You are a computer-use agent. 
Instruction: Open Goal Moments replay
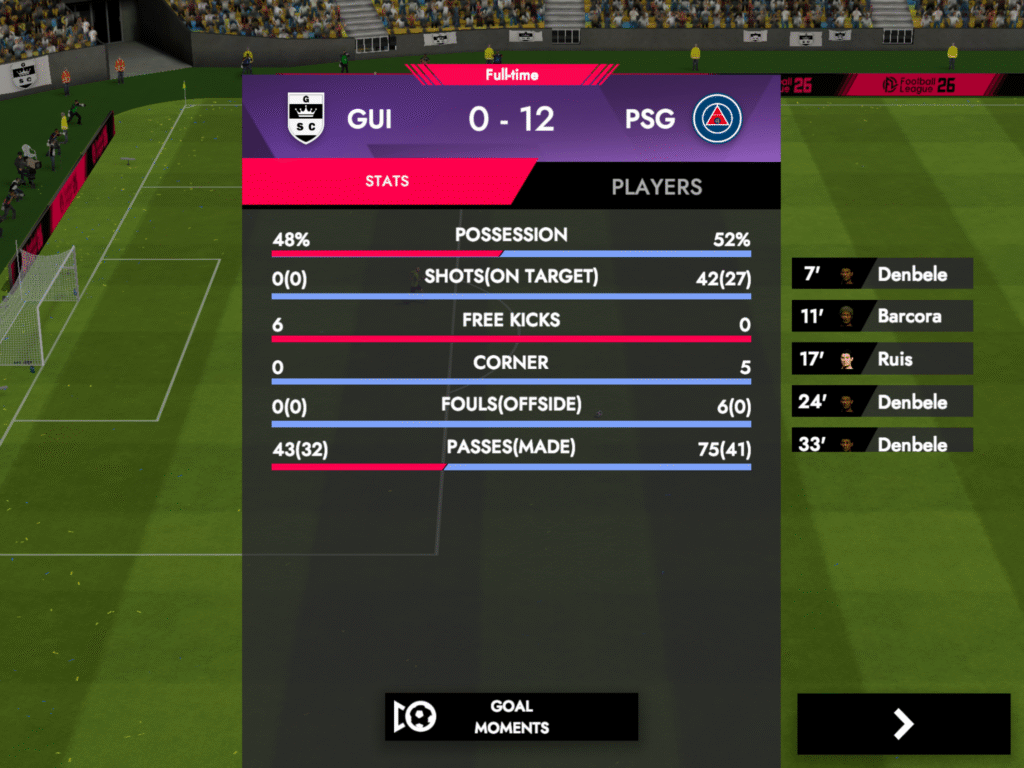[x=511, y=717]
